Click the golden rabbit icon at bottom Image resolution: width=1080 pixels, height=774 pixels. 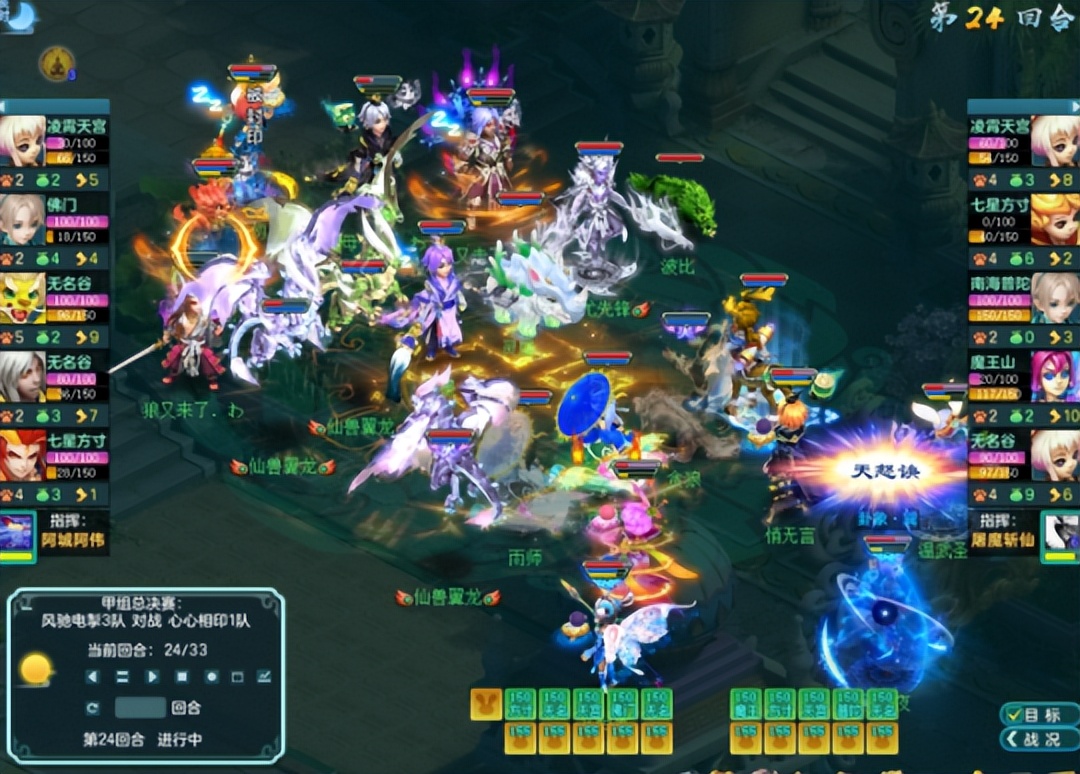point(486,704)
